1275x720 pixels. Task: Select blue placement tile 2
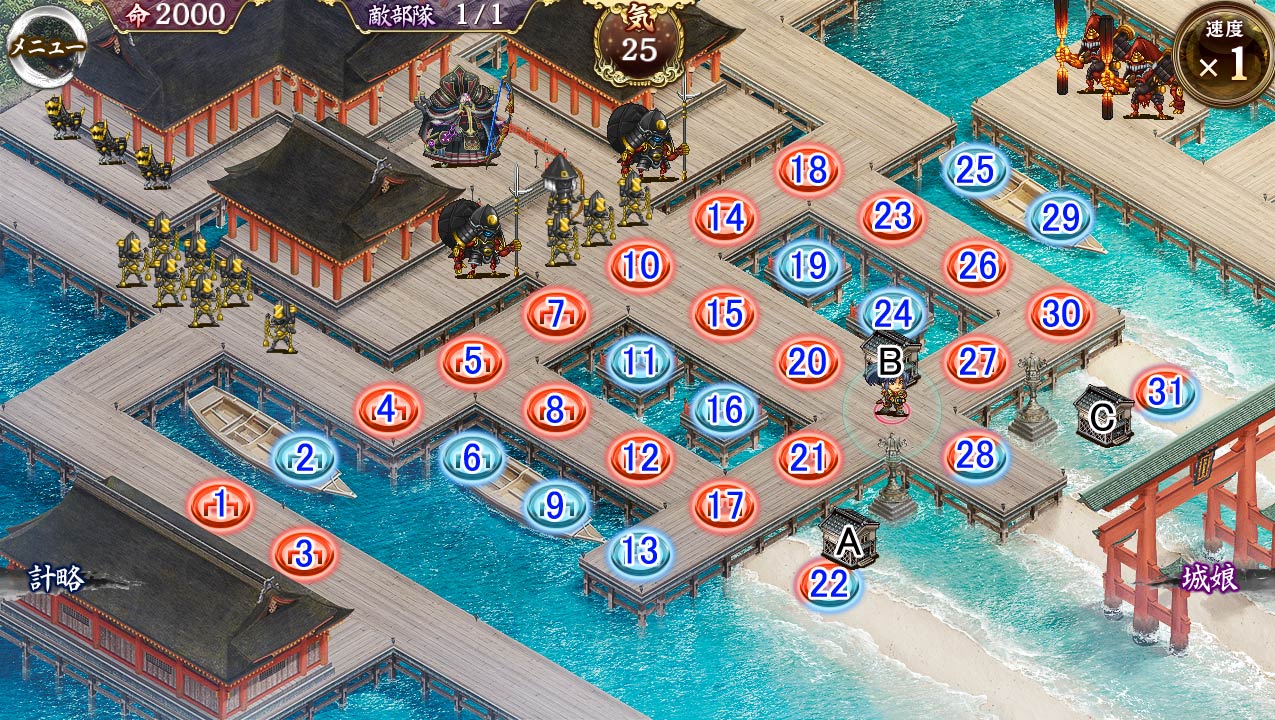(305, 458)
